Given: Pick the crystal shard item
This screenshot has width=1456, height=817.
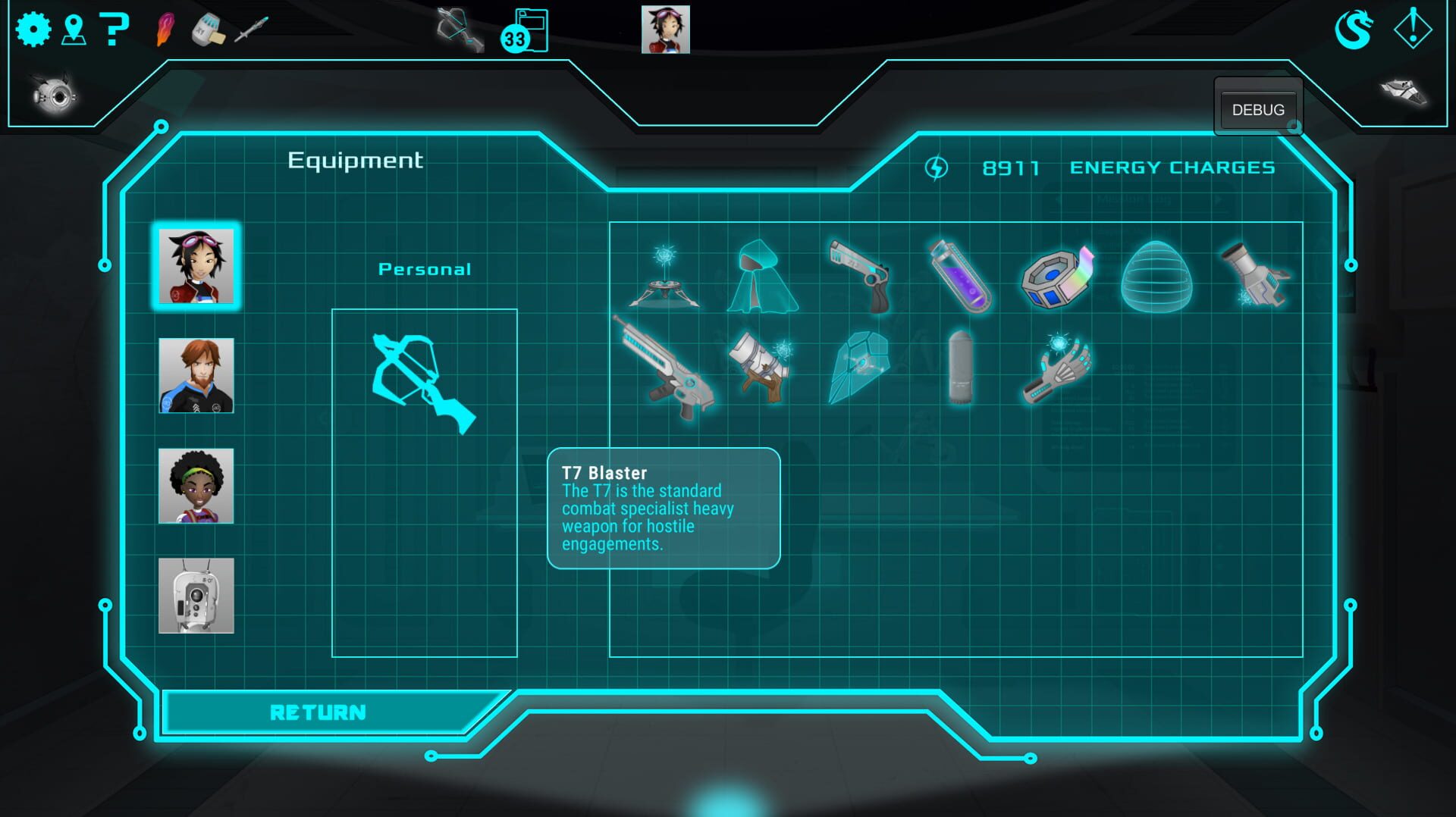Looking at the screenshot, I should 859,368.
